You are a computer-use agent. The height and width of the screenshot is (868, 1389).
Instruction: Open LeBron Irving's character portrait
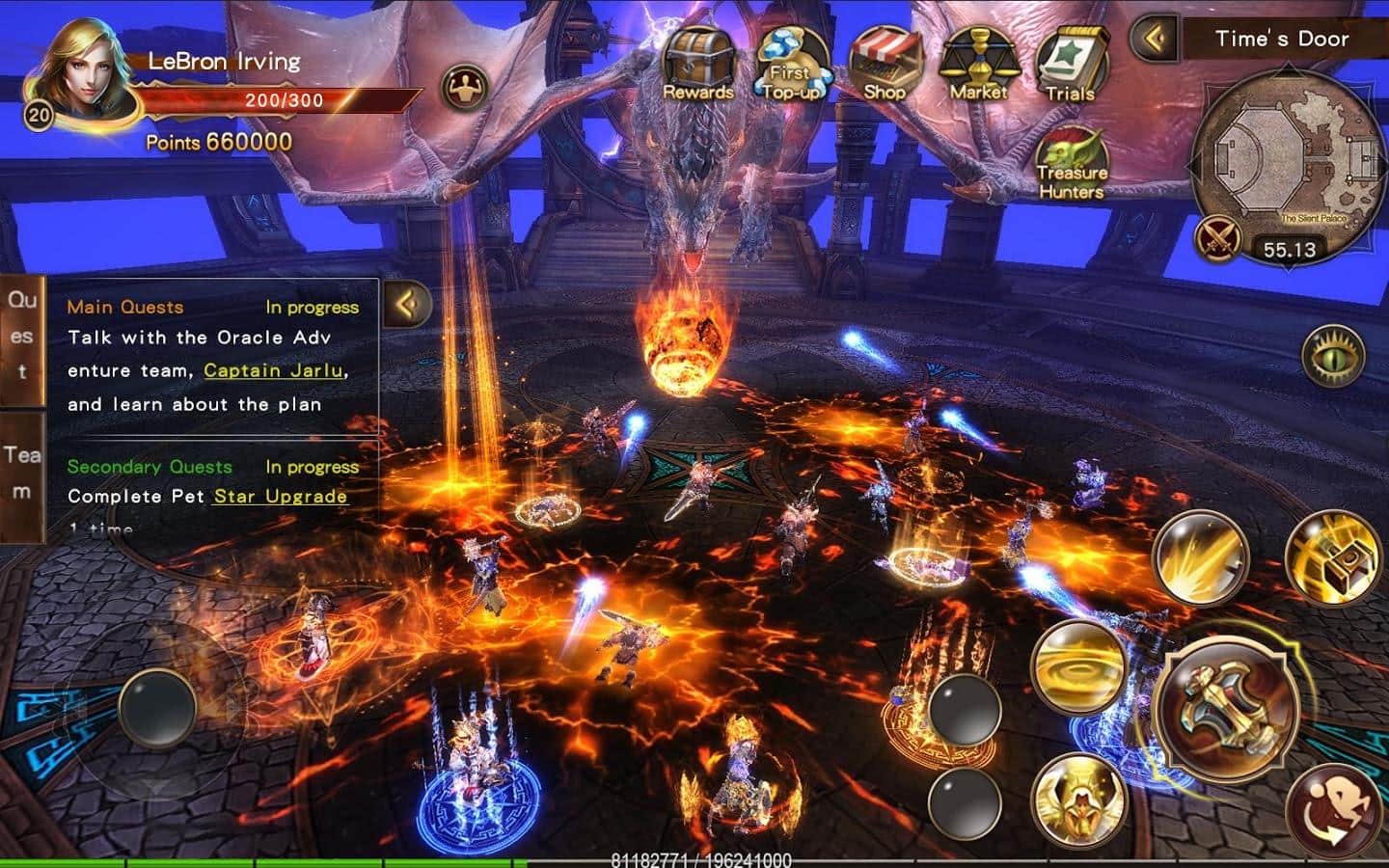79,72
